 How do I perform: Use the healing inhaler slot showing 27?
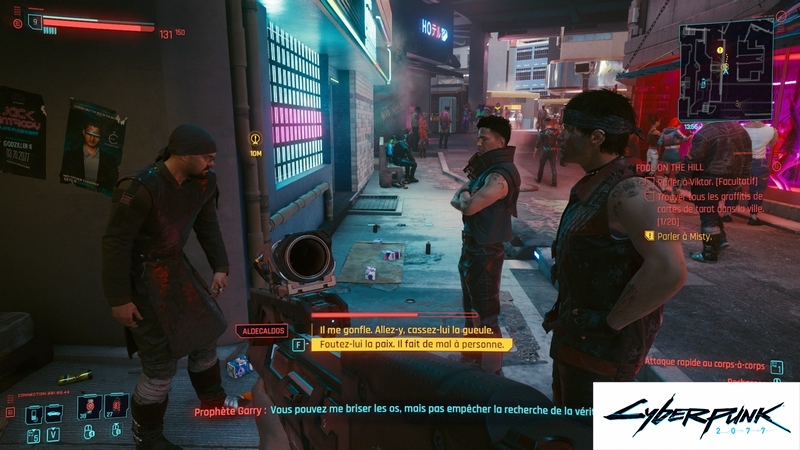[x=116, y=406]
